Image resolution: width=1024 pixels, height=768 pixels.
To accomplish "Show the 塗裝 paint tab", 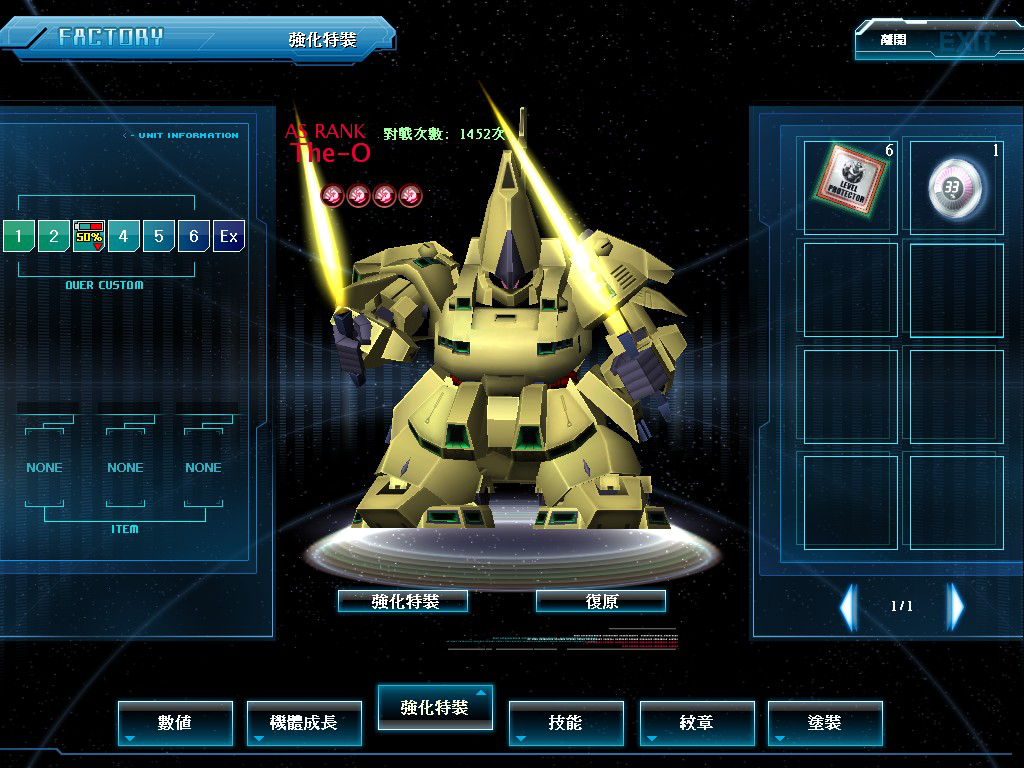I will (825, 722).
